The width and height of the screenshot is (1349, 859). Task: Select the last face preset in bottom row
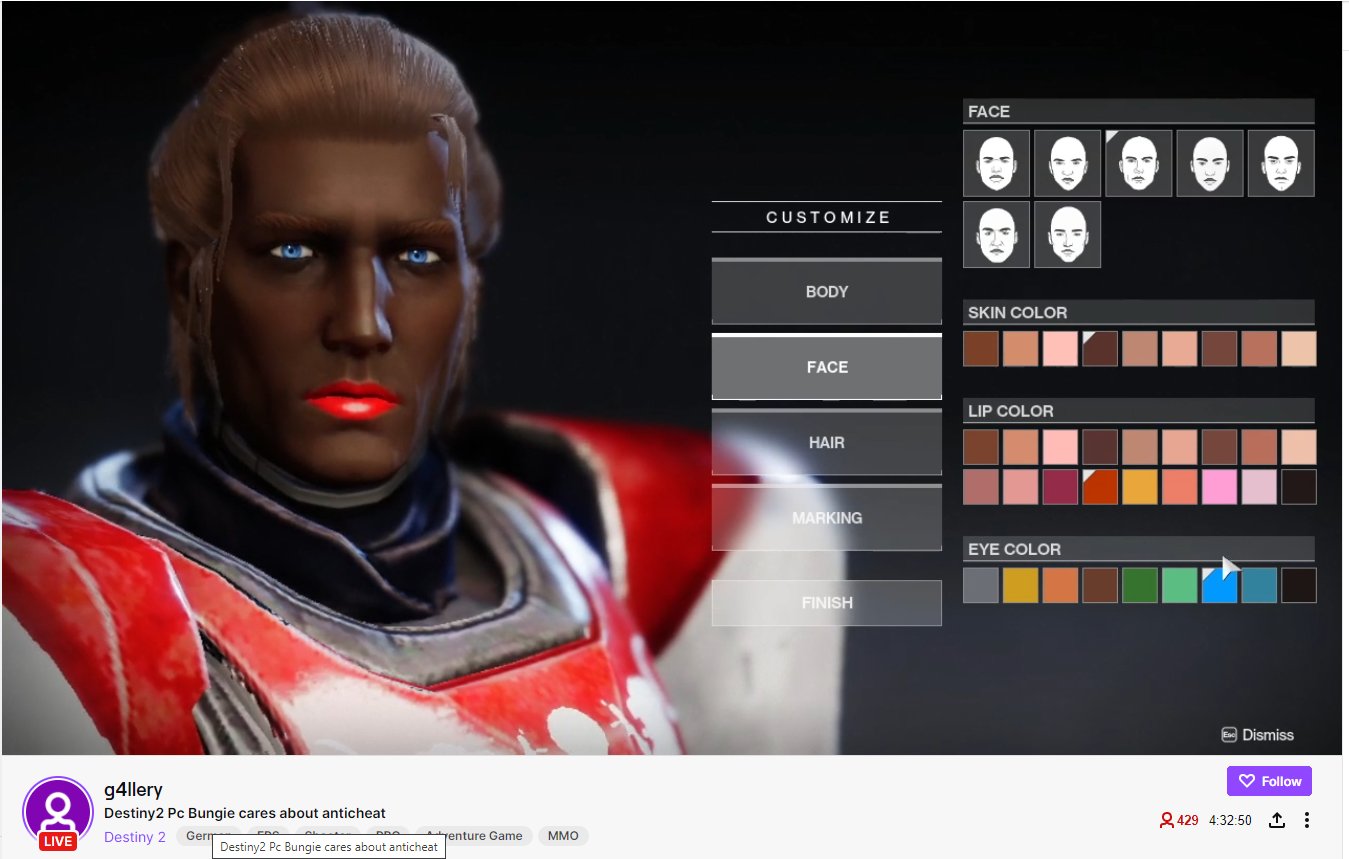point(1066,234)
